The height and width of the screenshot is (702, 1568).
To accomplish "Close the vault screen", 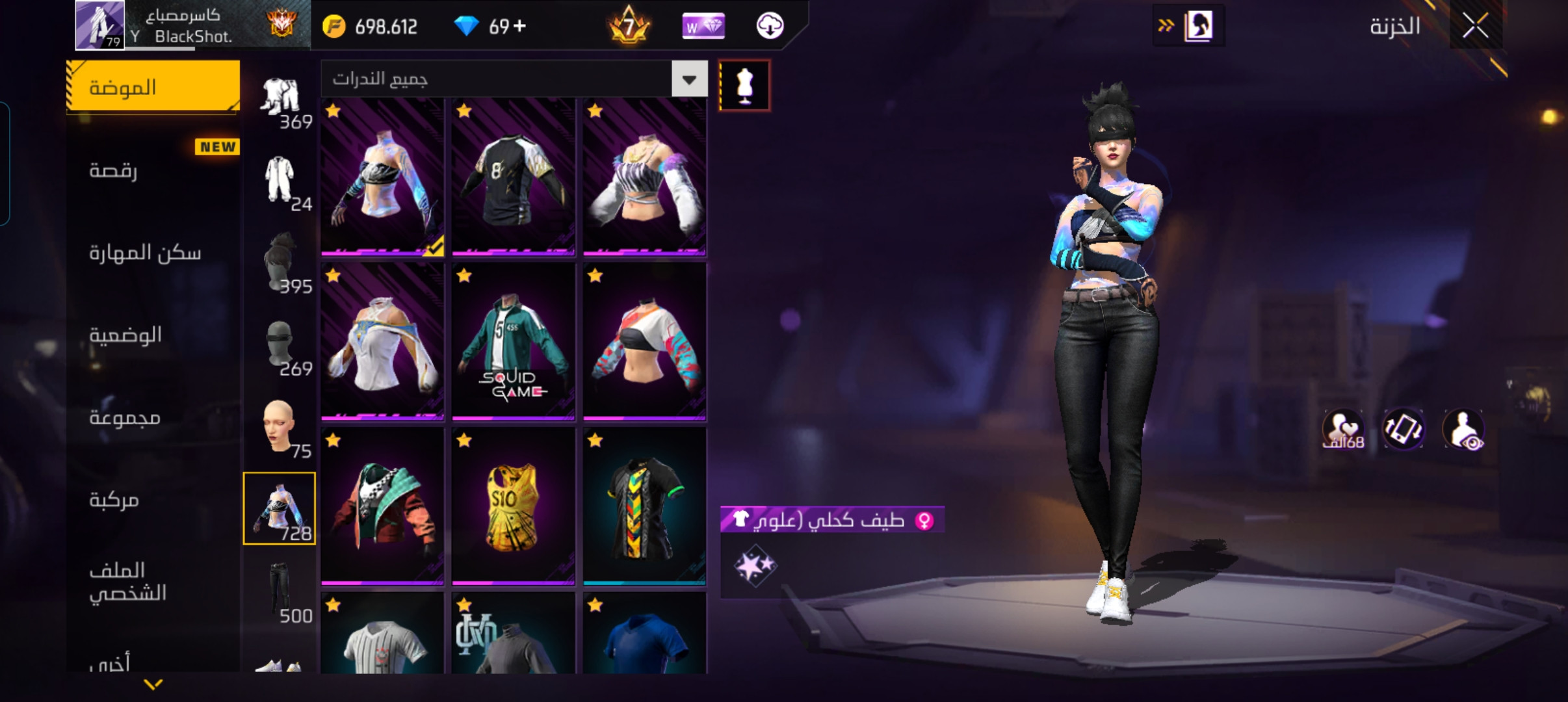I will tap(1475, 27).
